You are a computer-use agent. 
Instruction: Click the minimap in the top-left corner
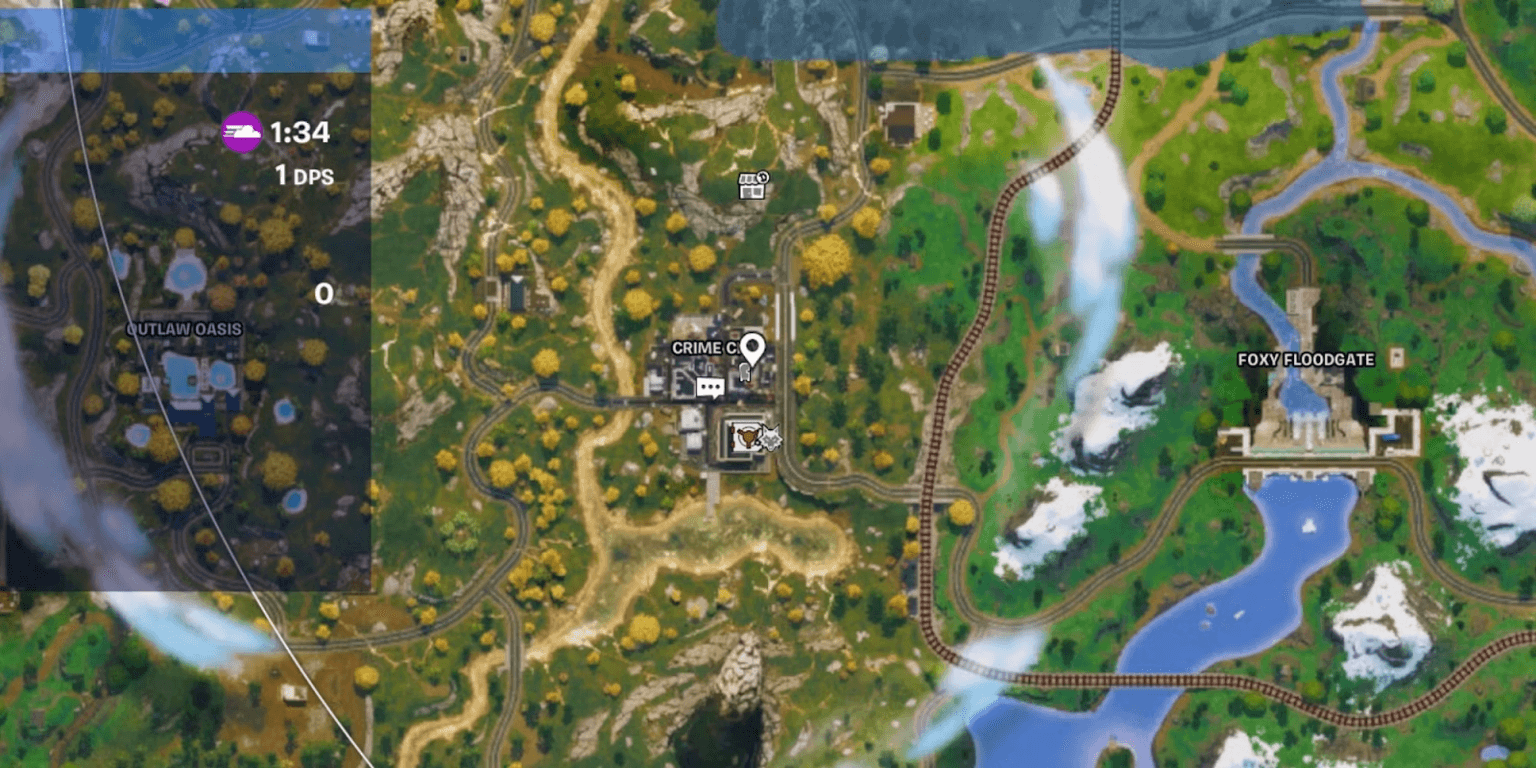[x=185, y=300]
